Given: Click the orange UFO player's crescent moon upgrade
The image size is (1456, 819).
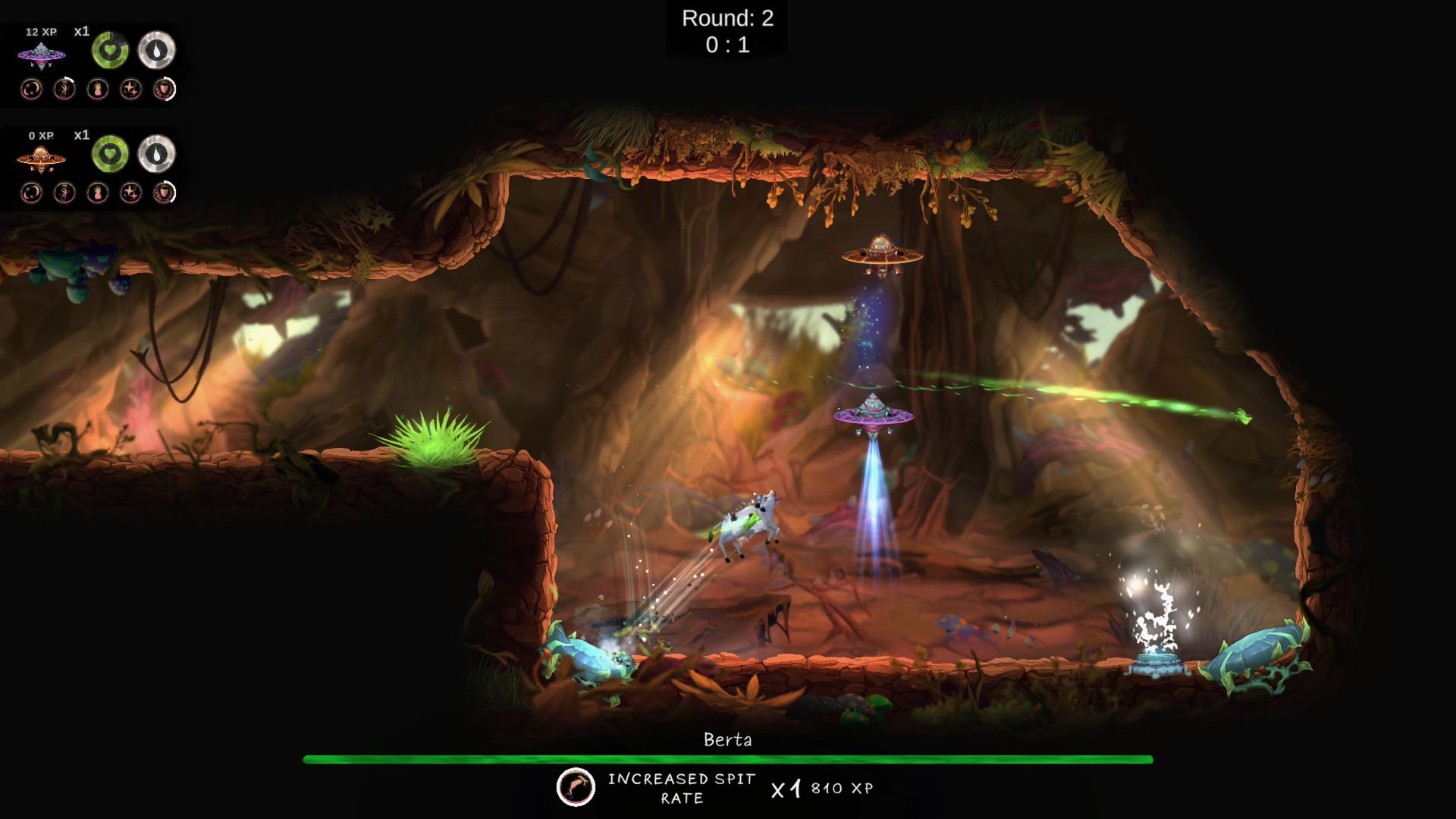Looking at the screenshot, I should (31, 193).
